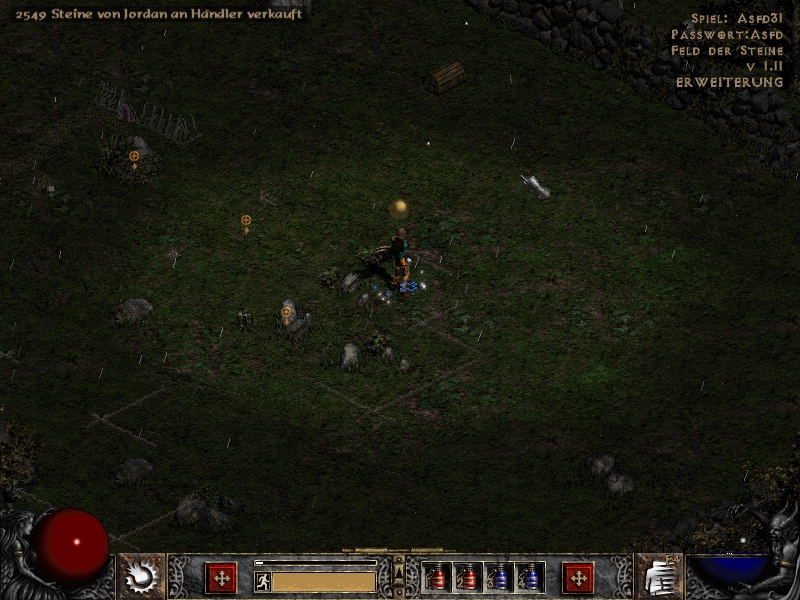Use the last blue mana potion in belt
800x600 pixels.
(530, 577)
